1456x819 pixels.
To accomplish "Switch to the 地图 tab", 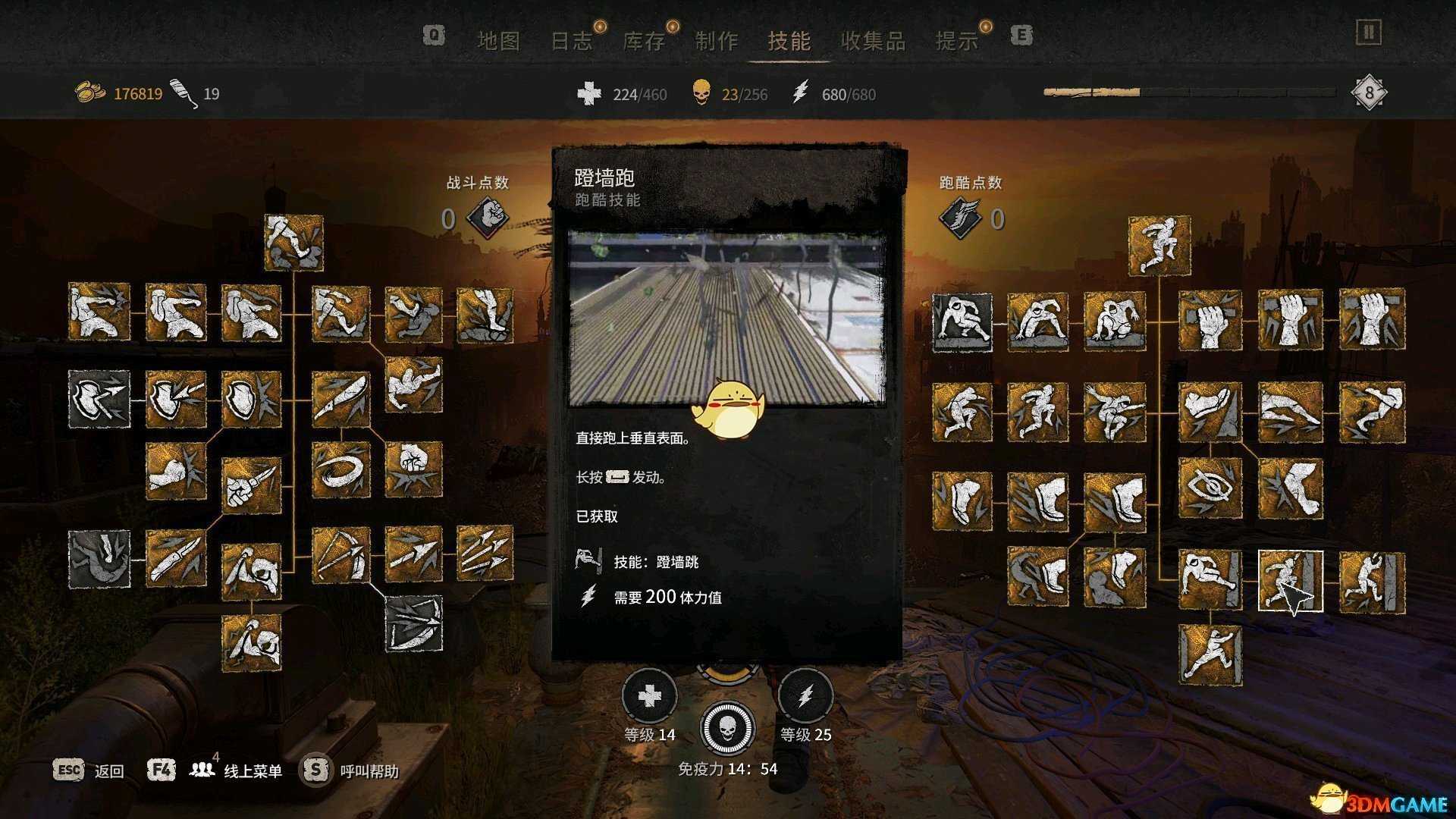I will tap(500, 42).
